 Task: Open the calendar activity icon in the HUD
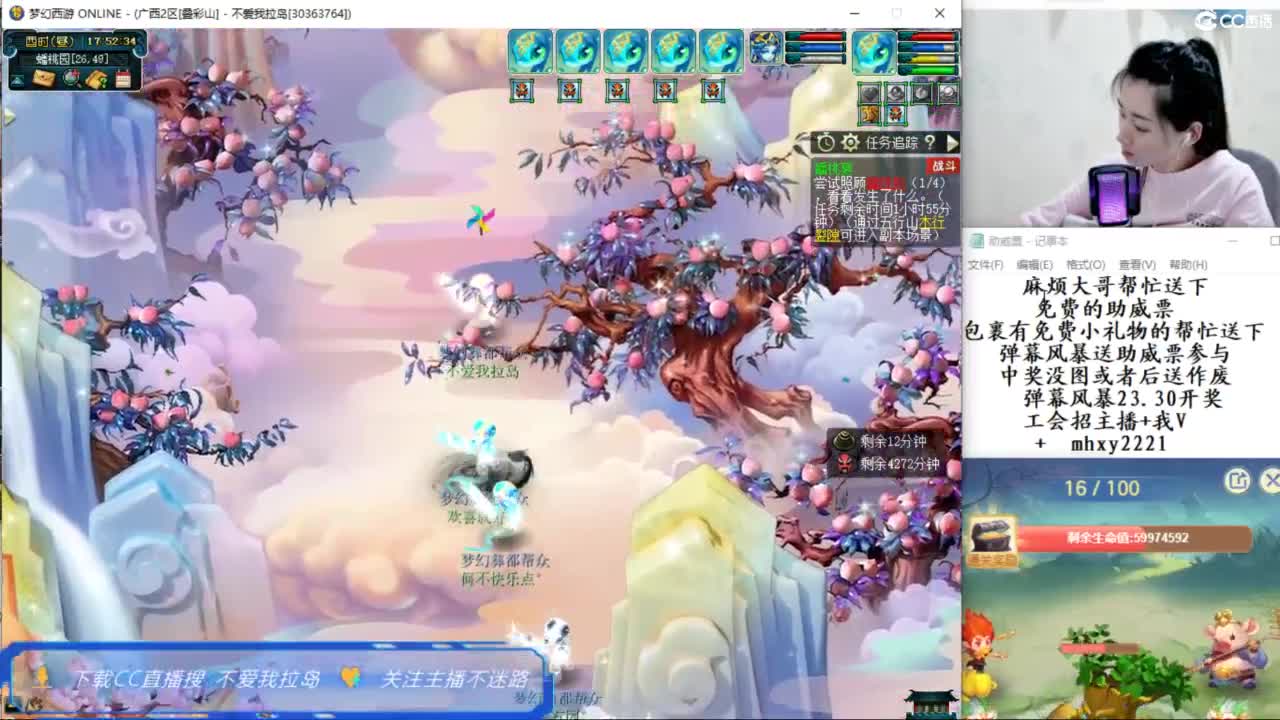pyautogui.click(x=124, y=79)
